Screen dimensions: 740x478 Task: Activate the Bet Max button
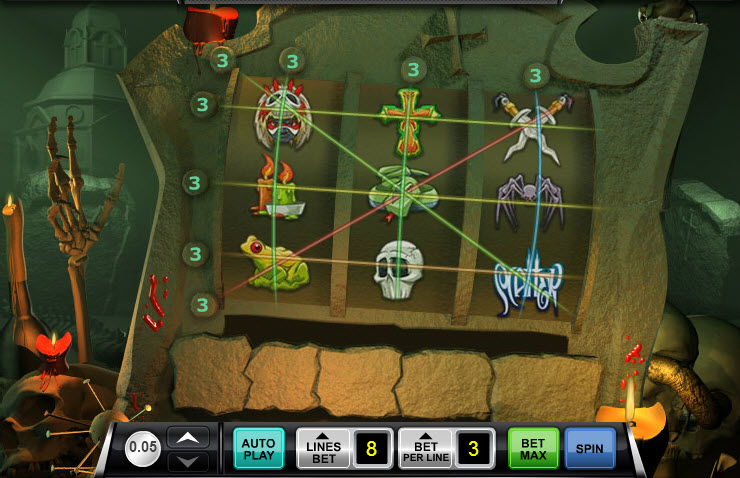click(x=533, y=448)
